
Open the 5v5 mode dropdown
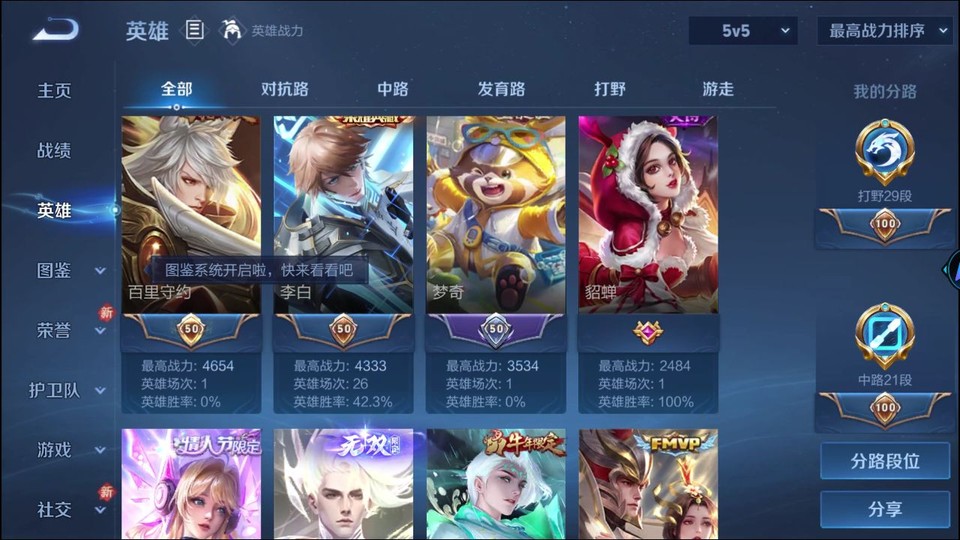point(743,31)
